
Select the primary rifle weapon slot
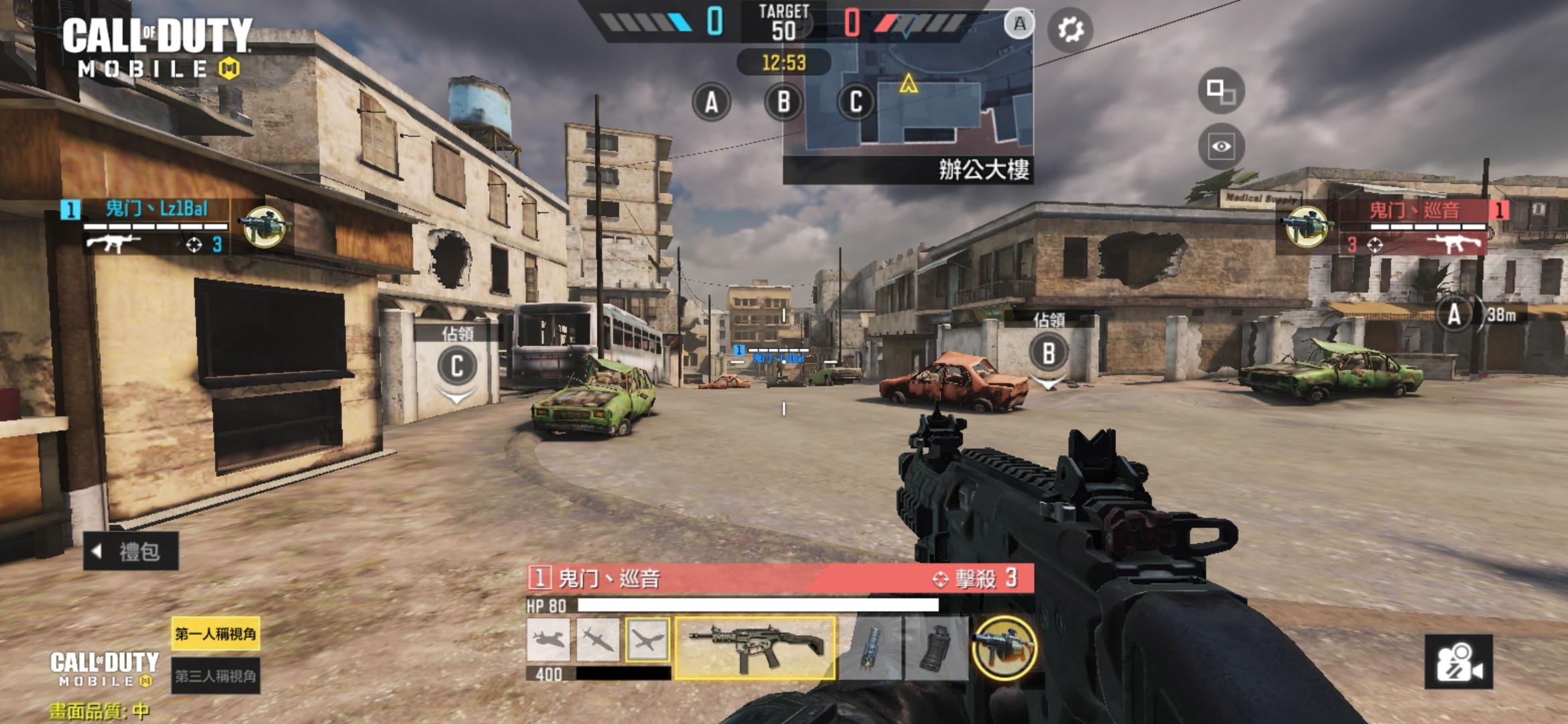(755, 647)
